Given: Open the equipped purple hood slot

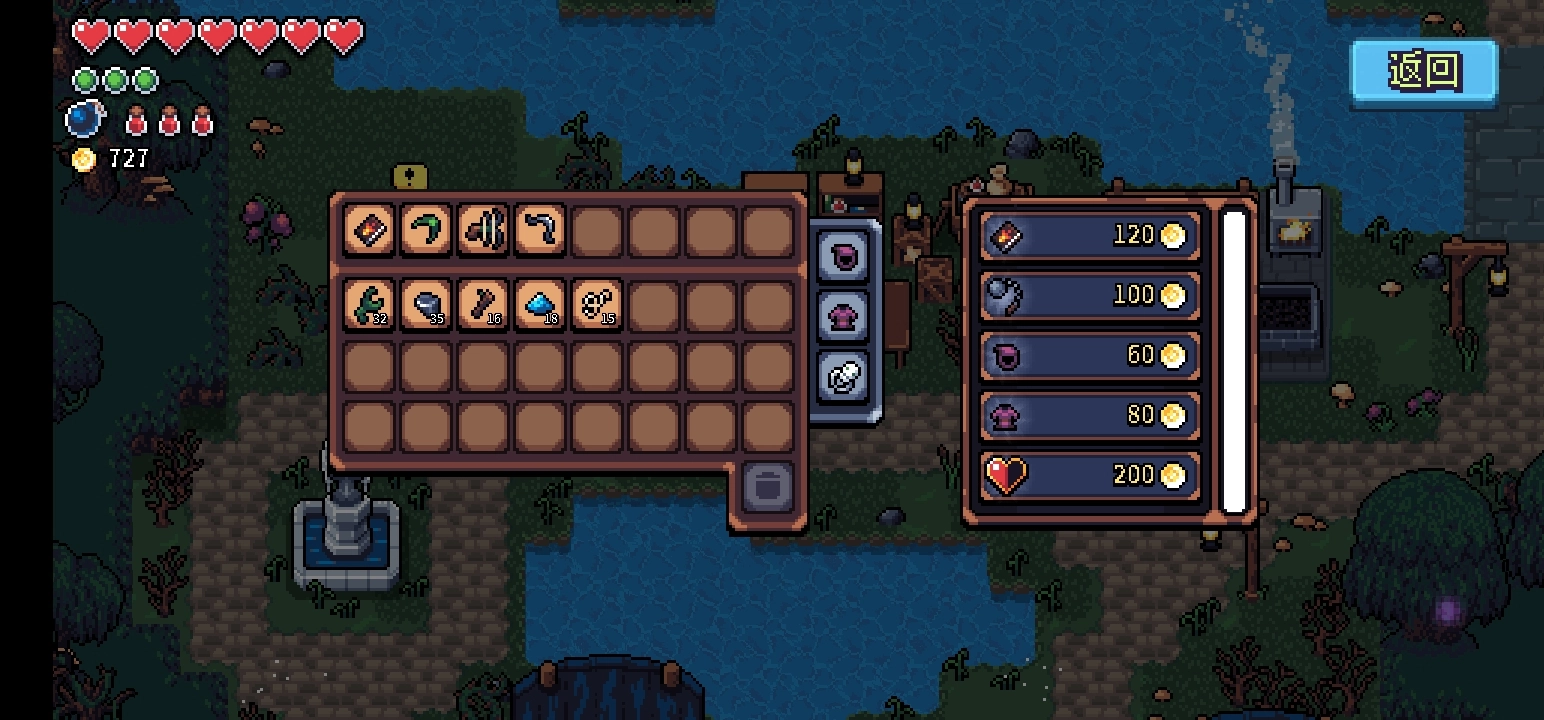Looking at the screenshot, I should (843, 257).
